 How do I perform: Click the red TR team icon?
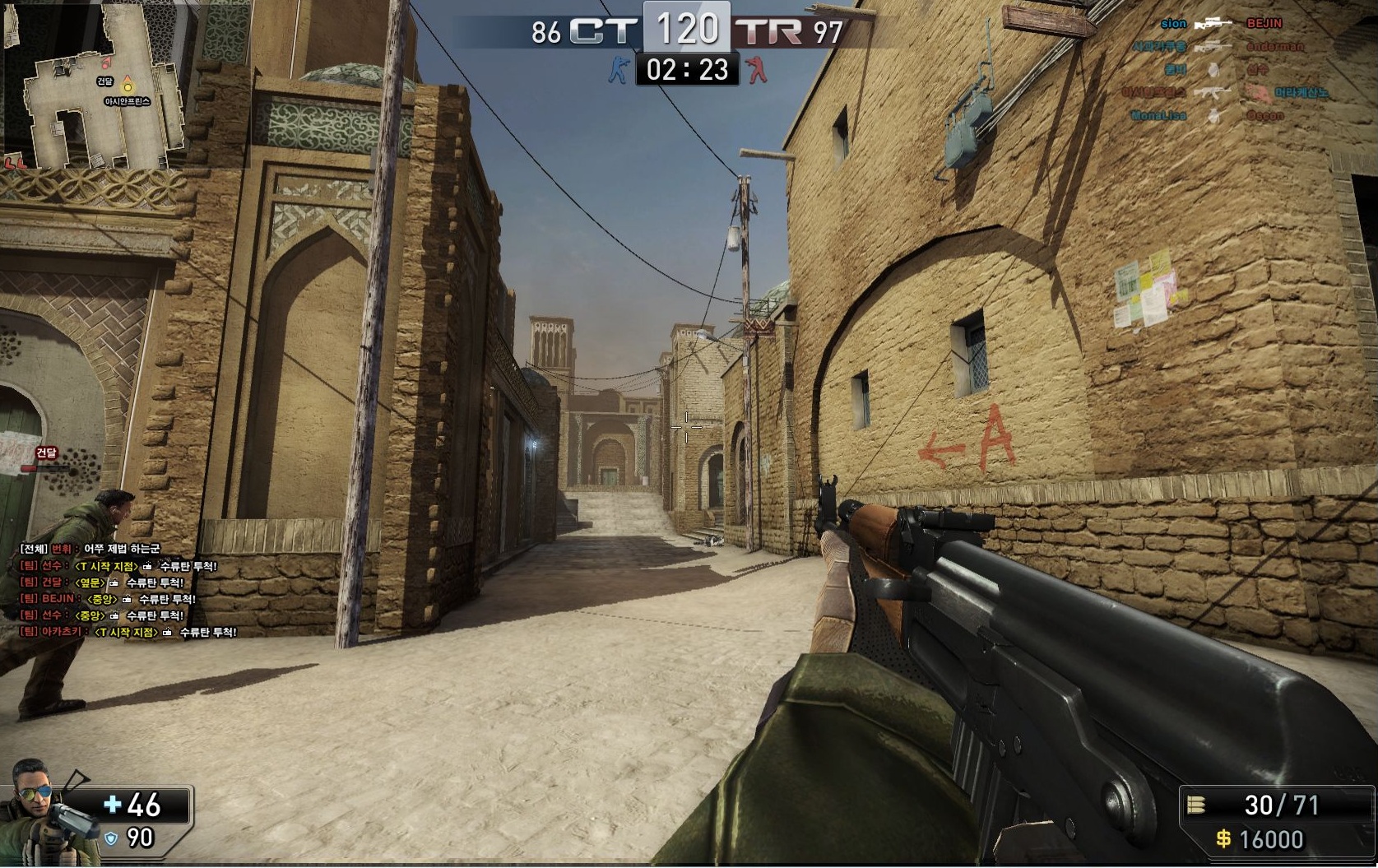pos(755,70)
